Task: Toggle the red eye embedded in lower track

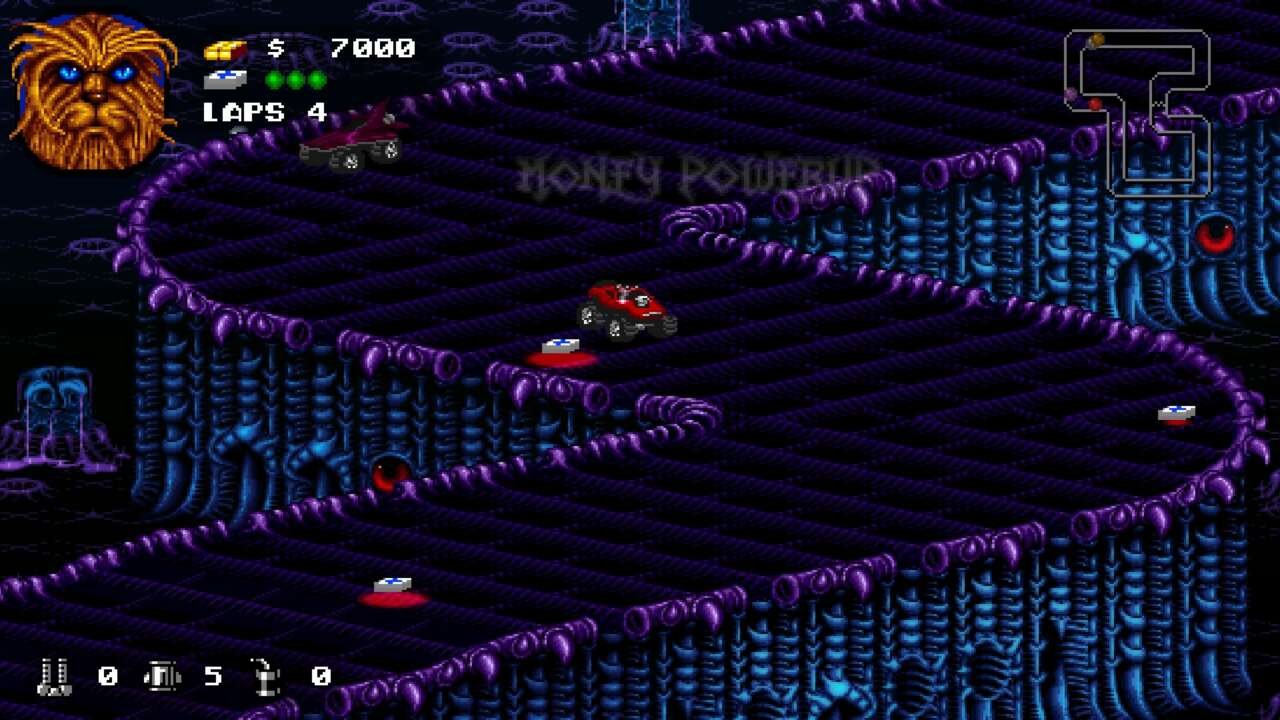Action: [390, 472]
